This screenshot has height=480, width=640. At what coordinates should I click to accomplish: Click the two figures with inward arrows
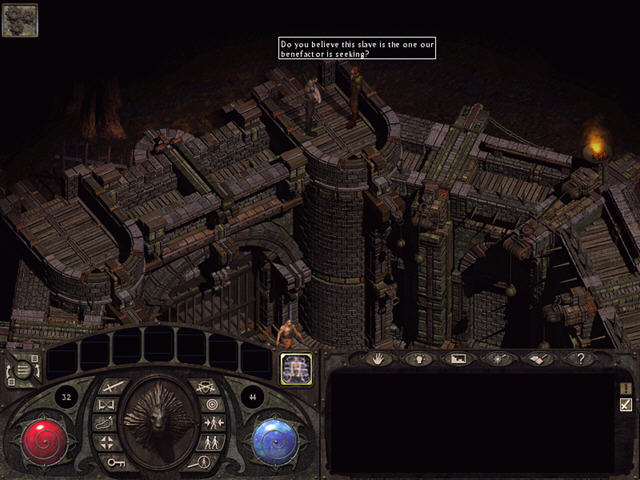(213, 424)
